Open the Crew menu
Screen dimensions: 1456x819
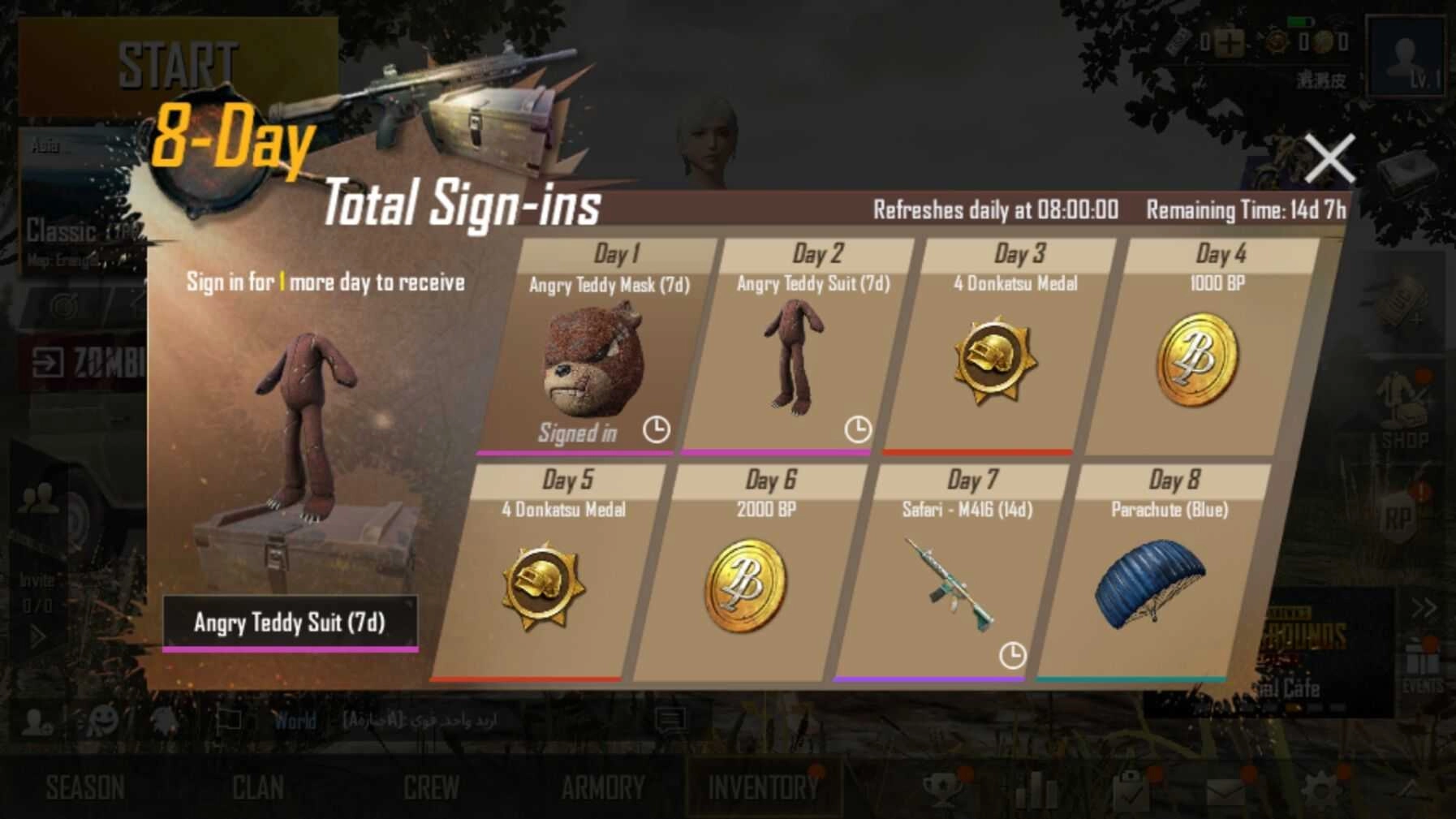[x=431, y=787]
